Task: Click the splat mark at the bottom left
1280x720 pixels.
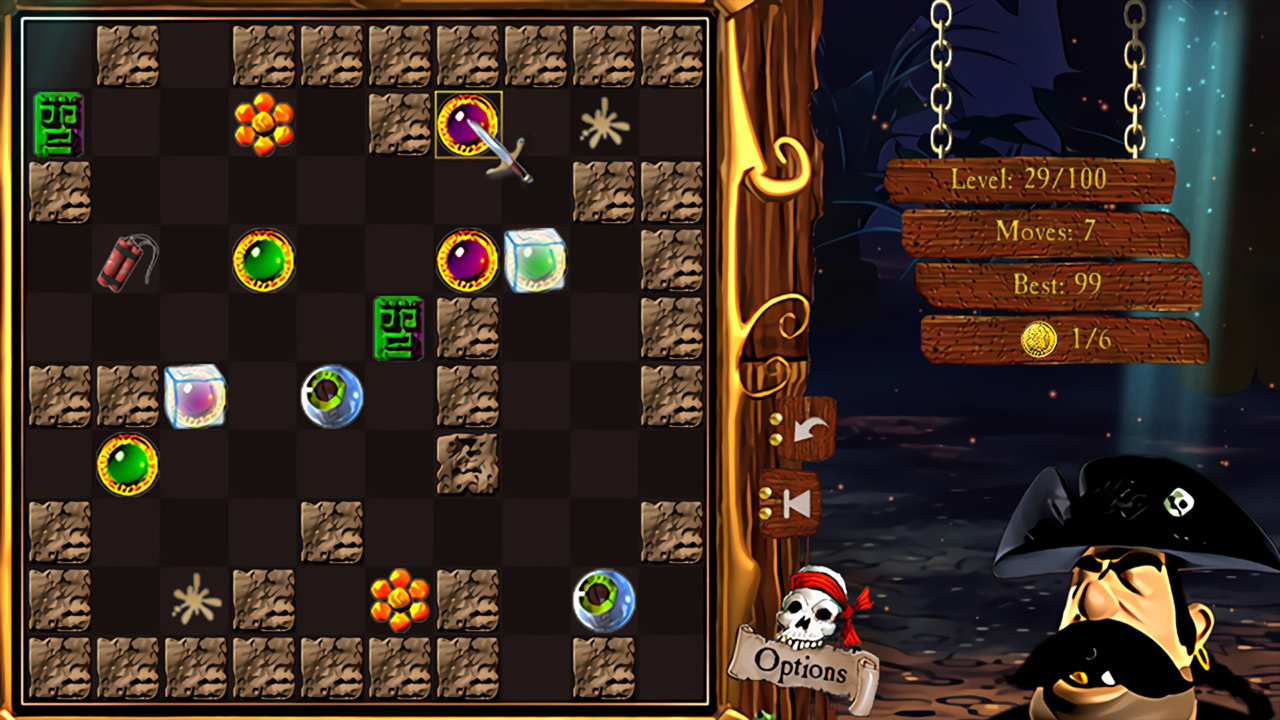Action: pos(196,600)
